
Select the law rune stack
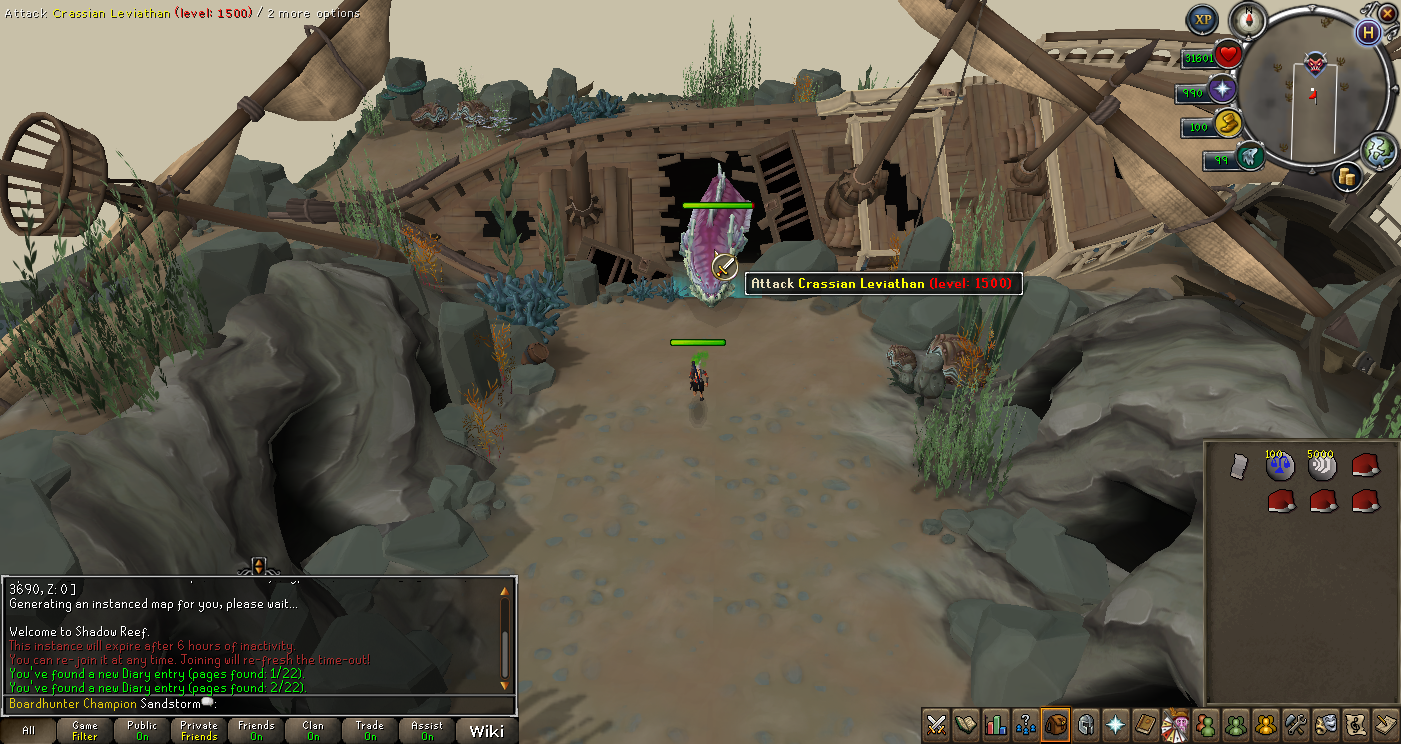tap(1280, 466)
